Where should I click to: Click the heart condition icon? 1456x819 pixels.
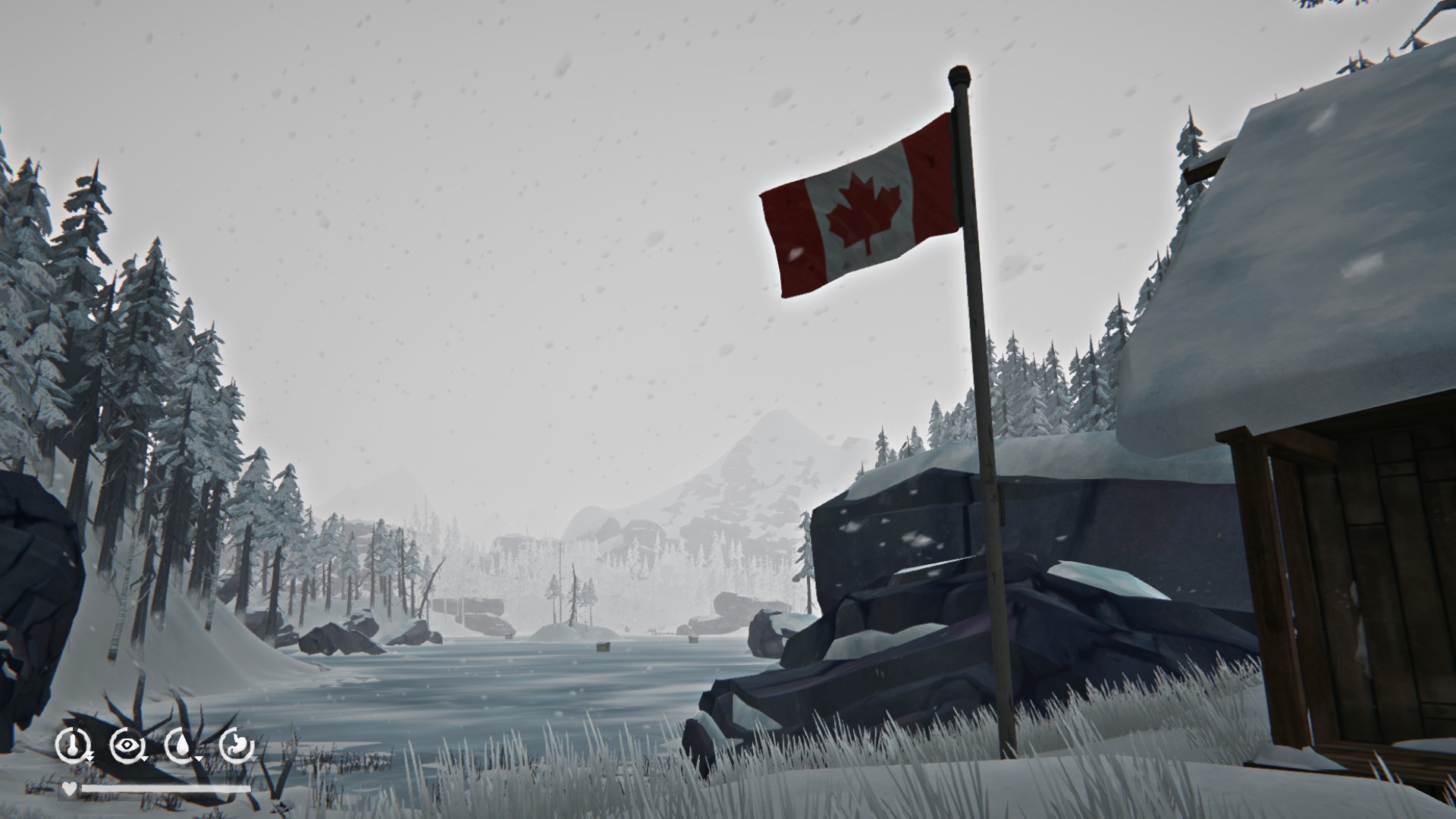point(69,788)
